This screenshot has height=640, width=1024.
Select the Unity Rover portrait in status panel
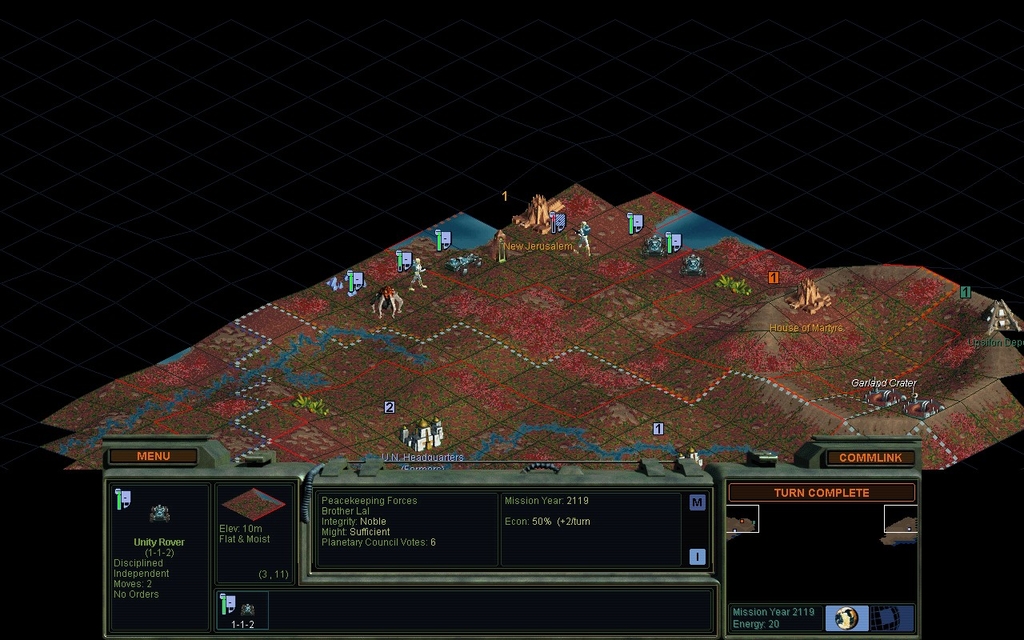click(x=159, y=514)
